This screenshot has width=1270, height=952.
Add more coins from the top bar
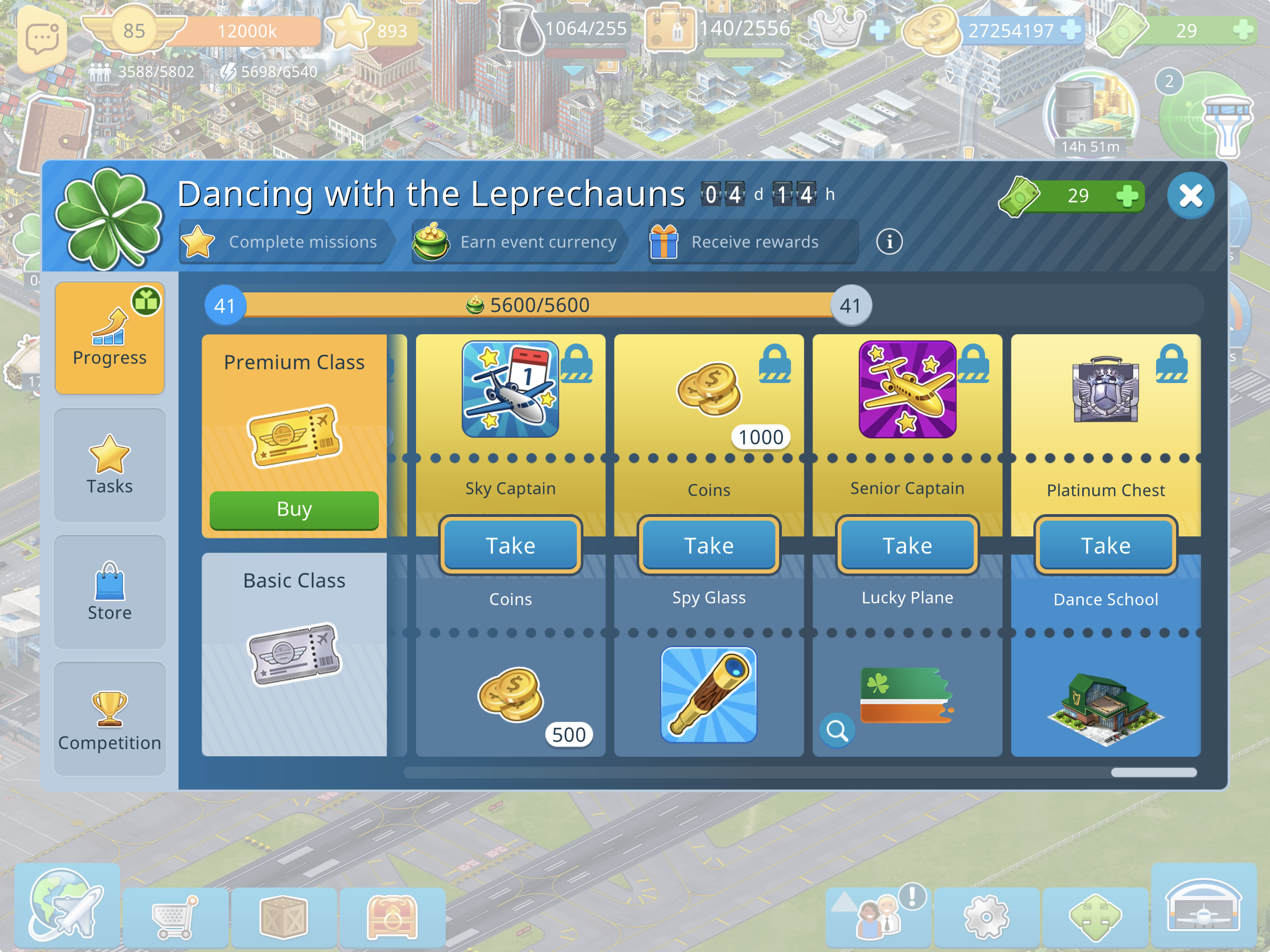1070,30
